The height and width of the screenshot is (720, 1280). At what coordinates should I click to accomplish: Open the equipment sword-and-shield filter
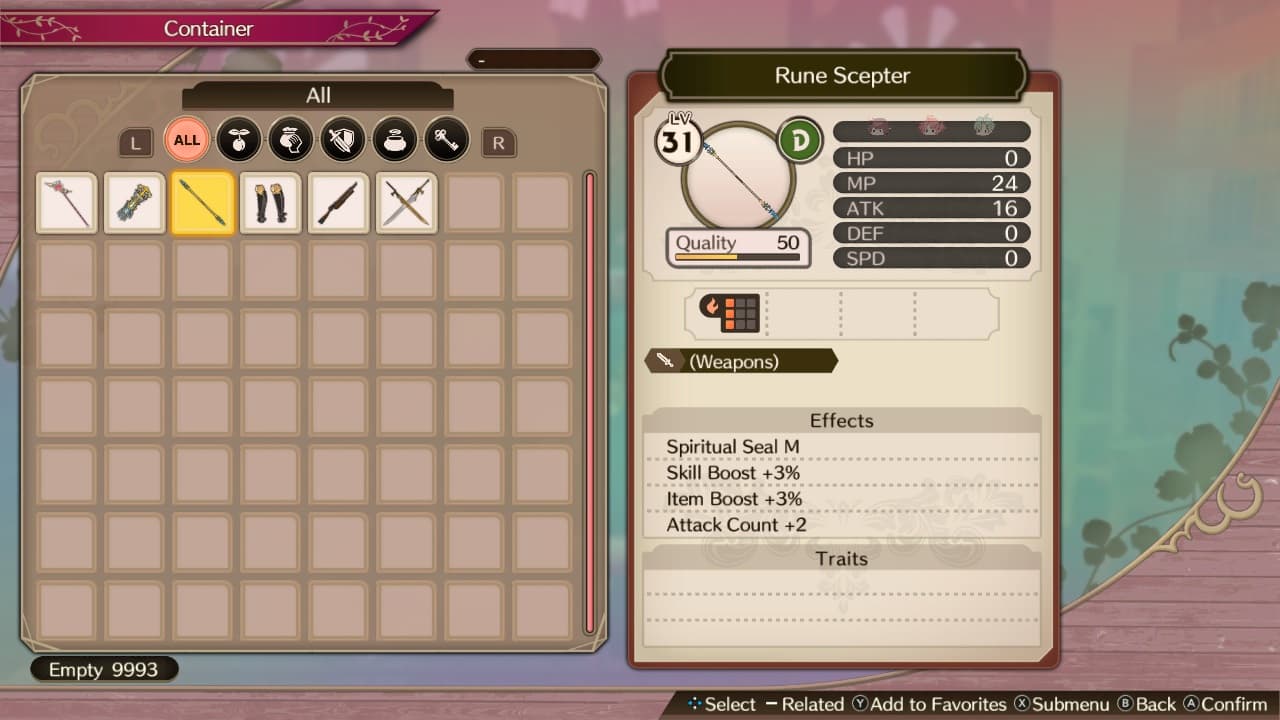coord(343,140)
